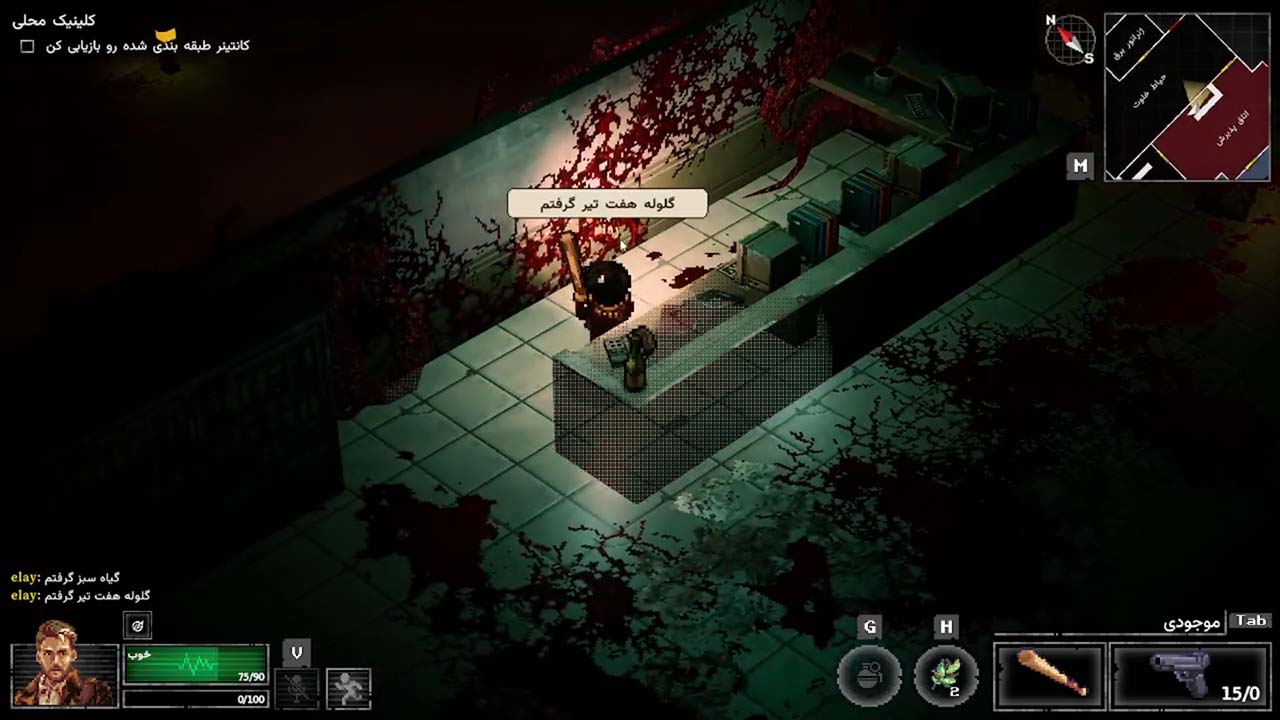The width and height of the screenshot is (1280, 720).
Task: Check the quest objective checkbox under کلینیک محلی
Action: (x=27, y=45)
